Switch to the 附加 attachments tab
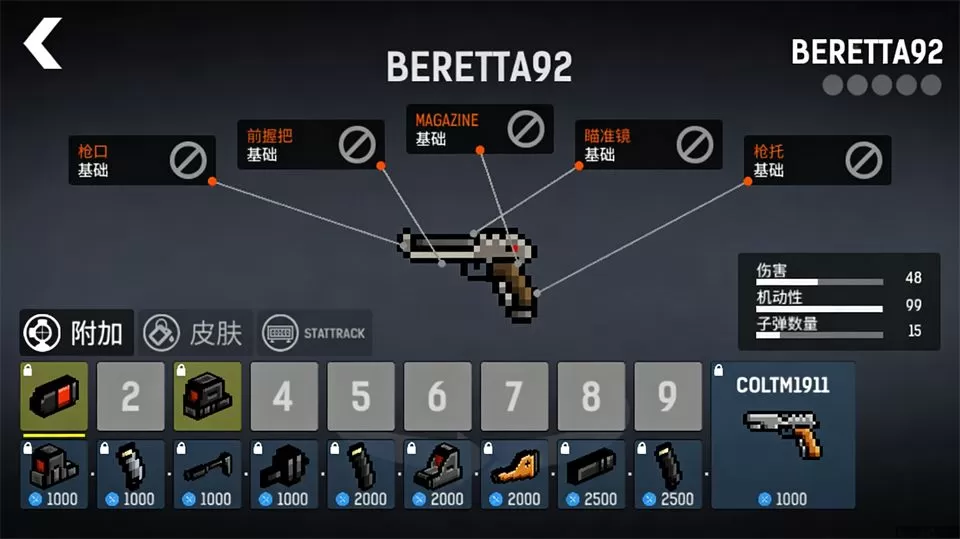This screenshot has width=960, height=539. pos(77,333)
